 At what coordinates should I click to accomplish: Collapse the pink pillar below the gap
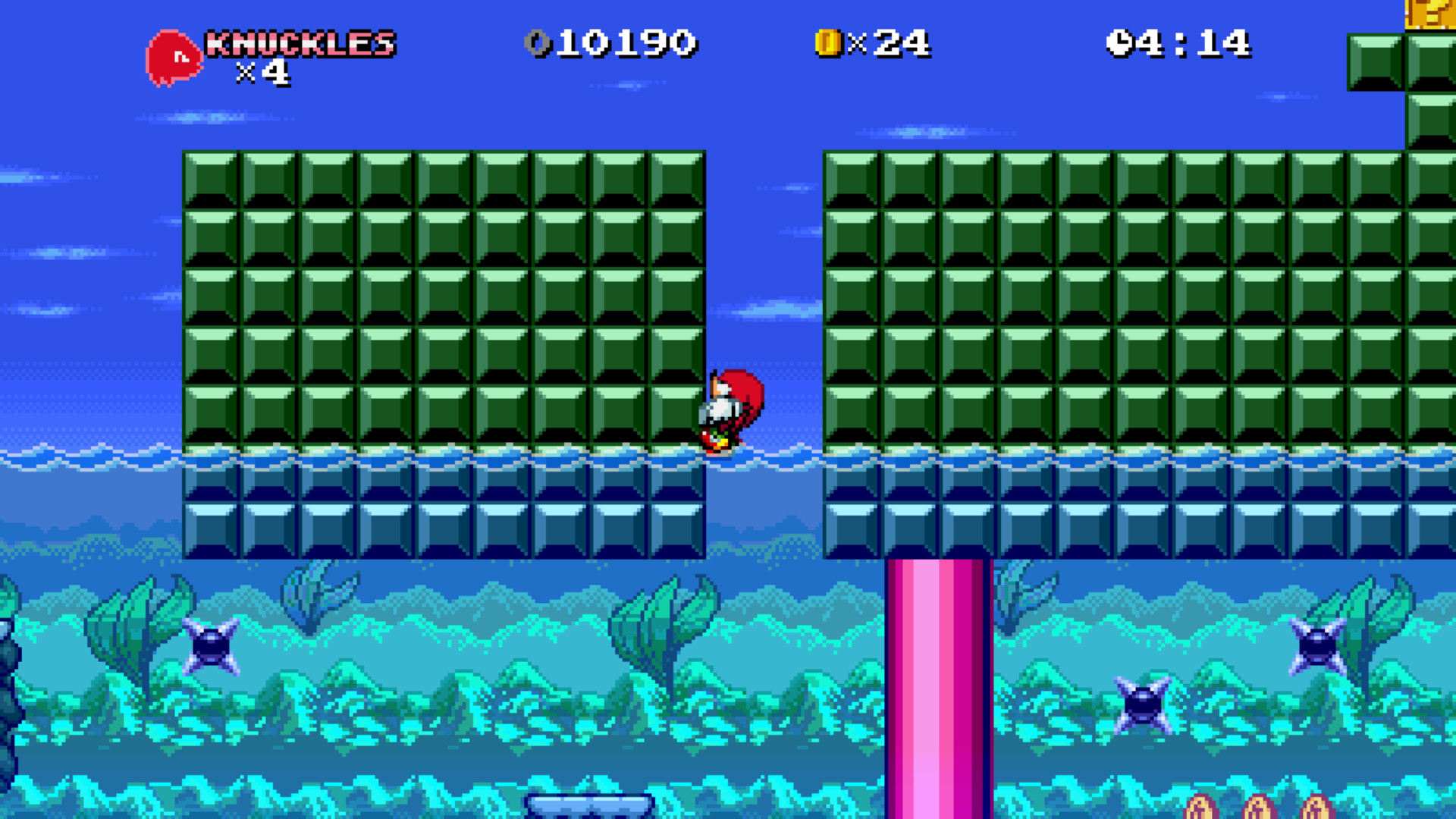937,682
